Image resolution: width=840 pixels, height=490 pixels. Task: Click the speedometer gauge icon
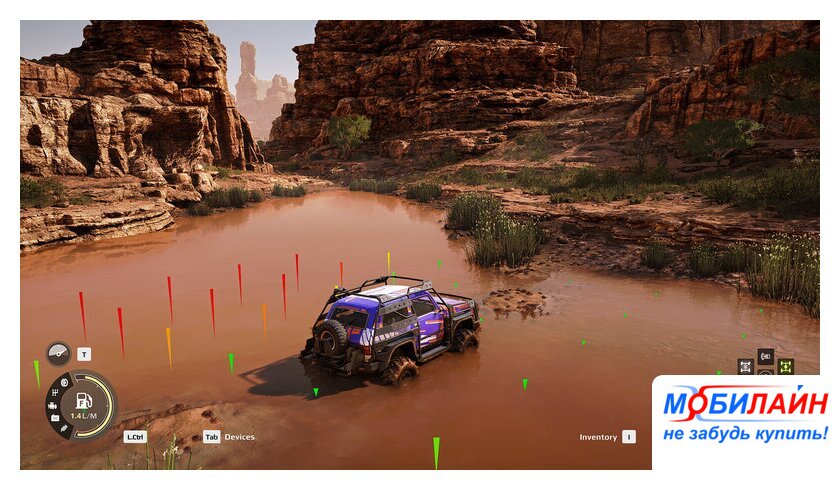58,354
